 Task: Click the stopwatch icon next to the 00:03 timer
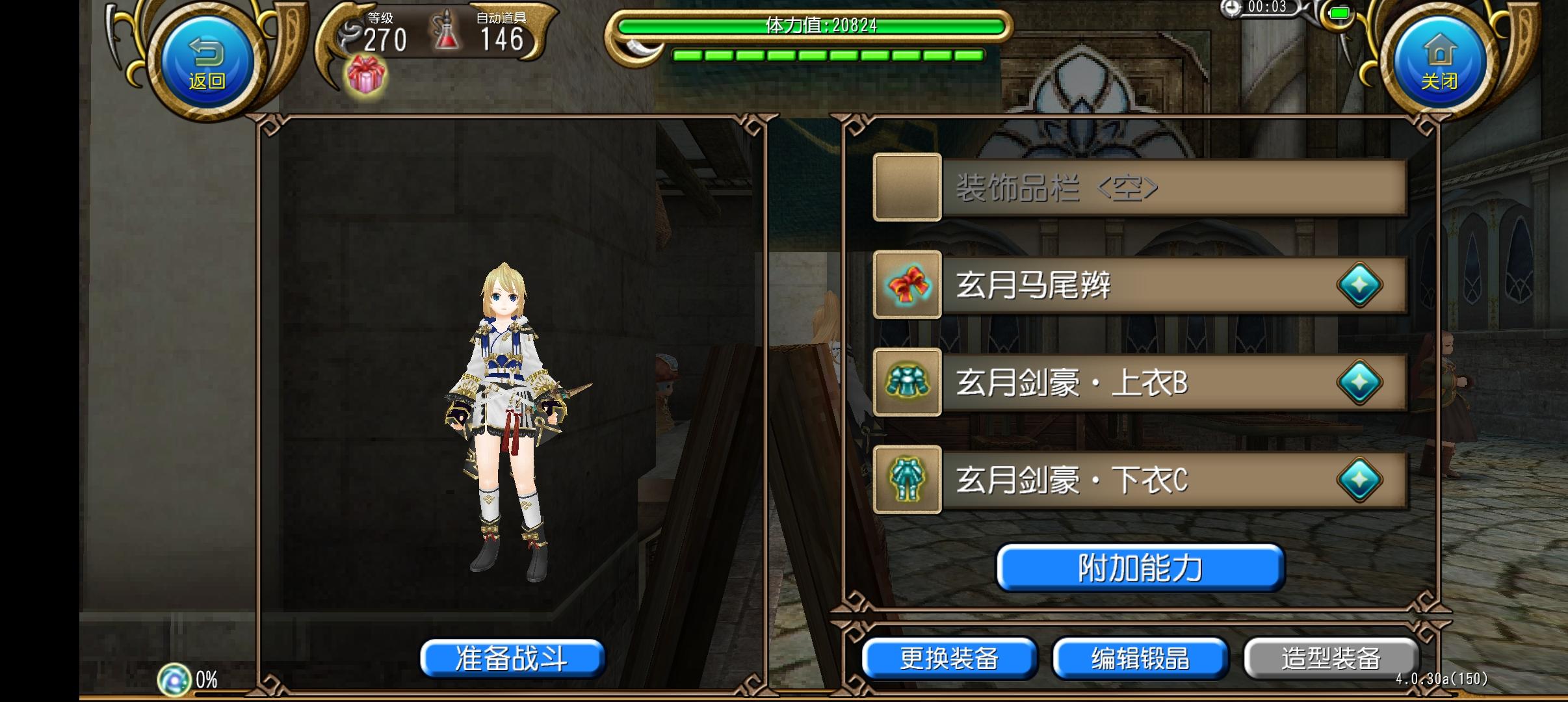tap(1231, 8)
